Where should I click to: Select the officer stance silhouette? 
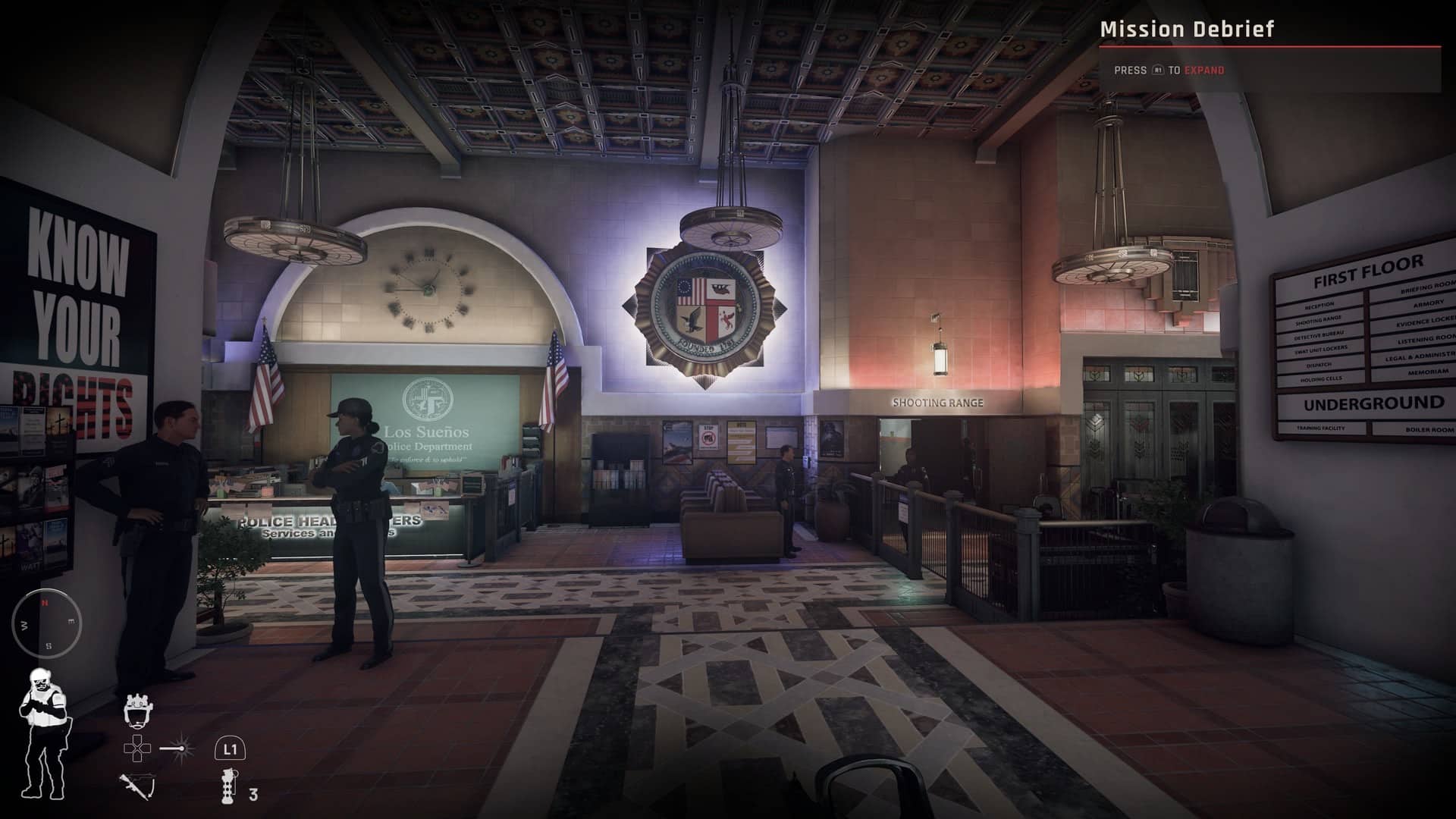[x=44, y=733]
